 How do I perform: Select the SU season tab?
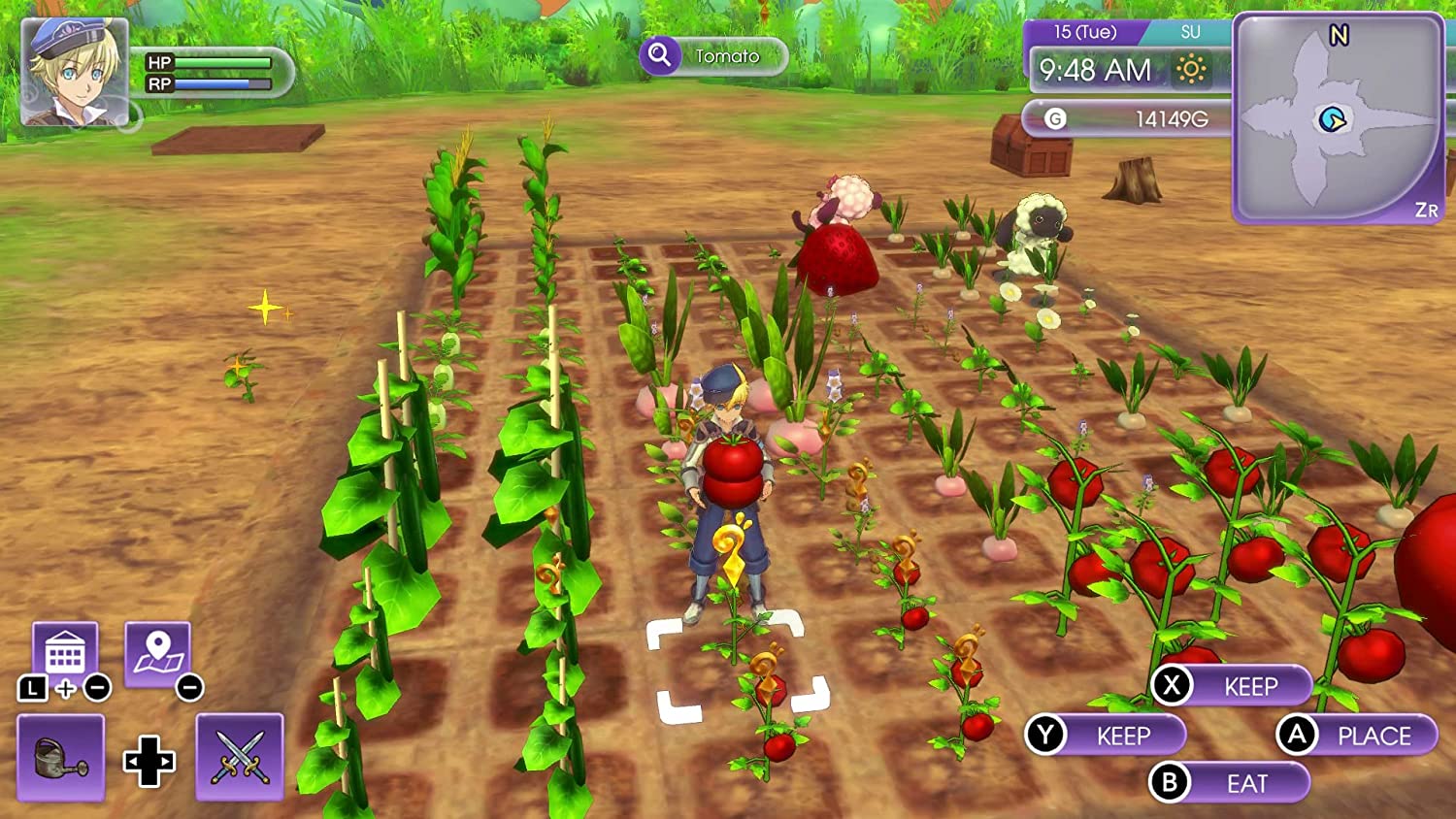1191,31
